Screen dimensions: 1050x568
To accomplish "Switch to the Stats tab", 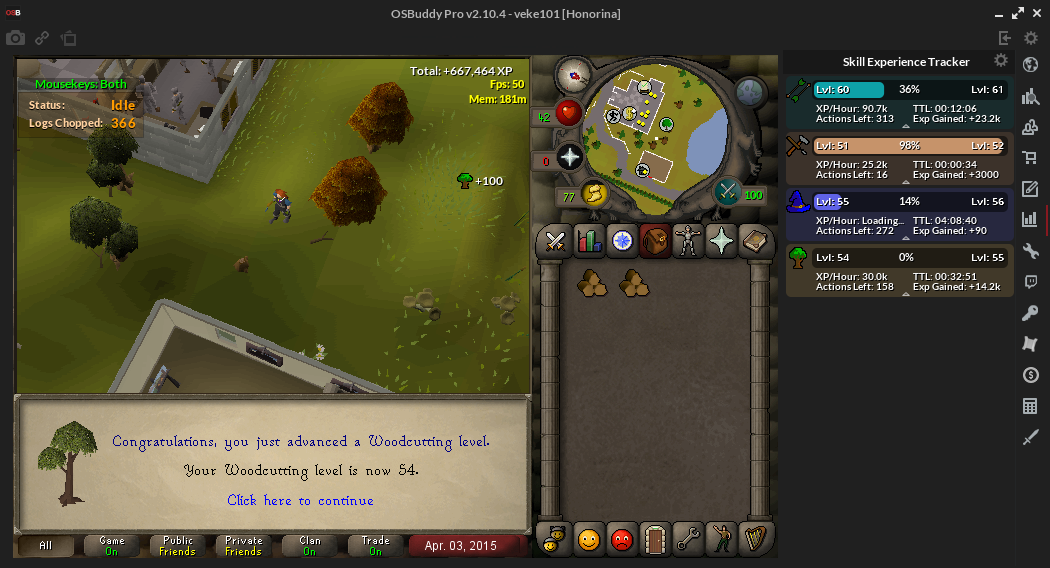I will 588,241.
